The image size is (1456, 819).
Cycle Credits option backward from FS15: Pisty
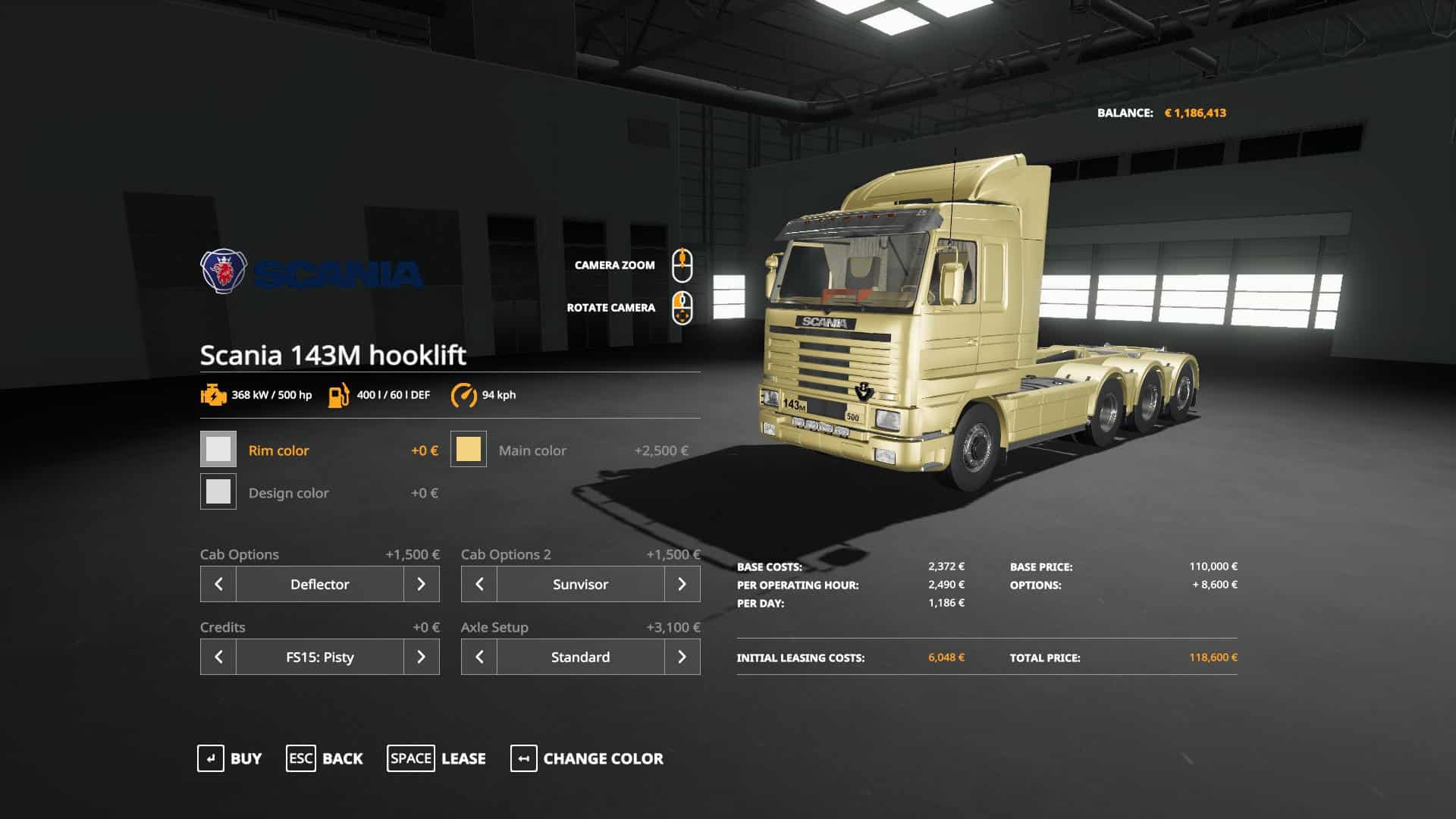click(x=218, y=657)
